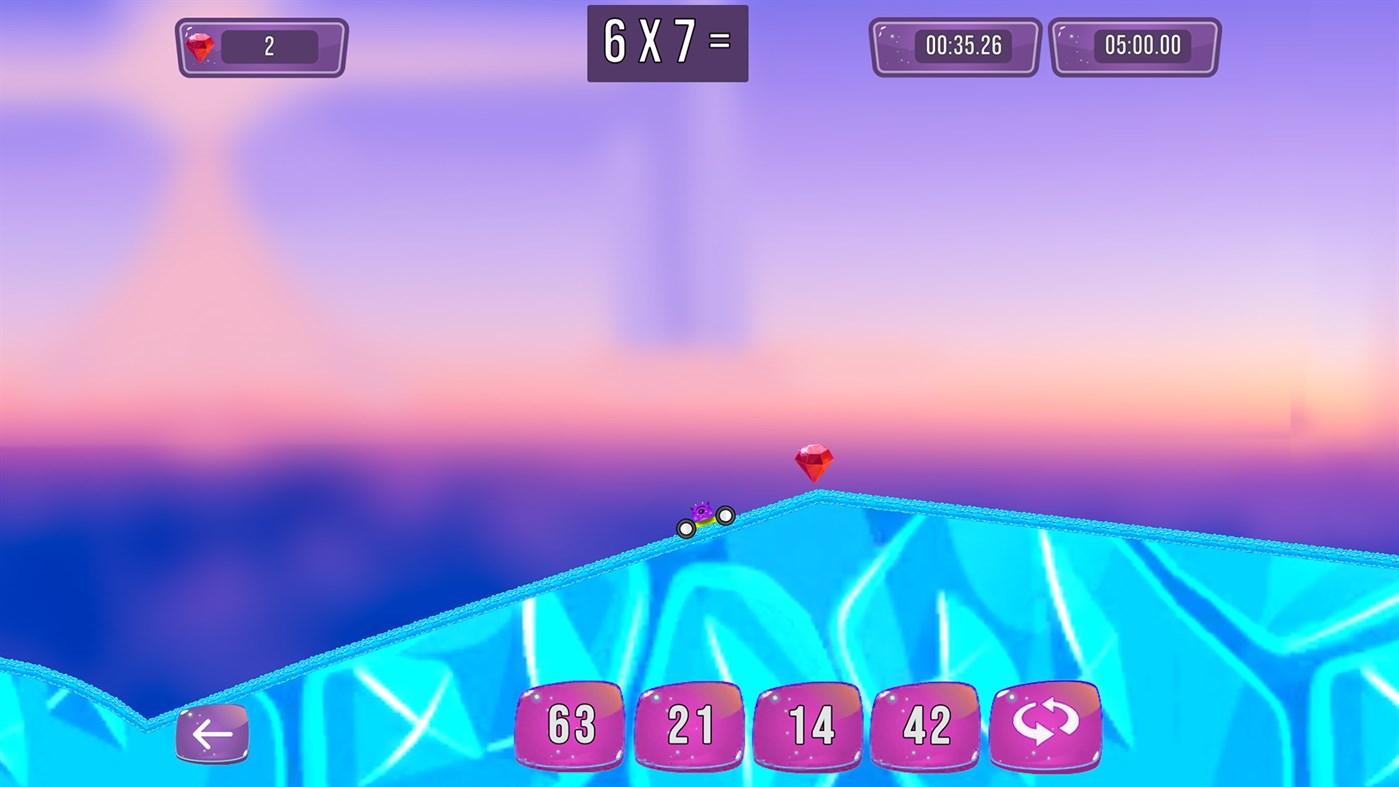
Task: Click the equation panel showing 6 X 7
Action: pos(667,43)
